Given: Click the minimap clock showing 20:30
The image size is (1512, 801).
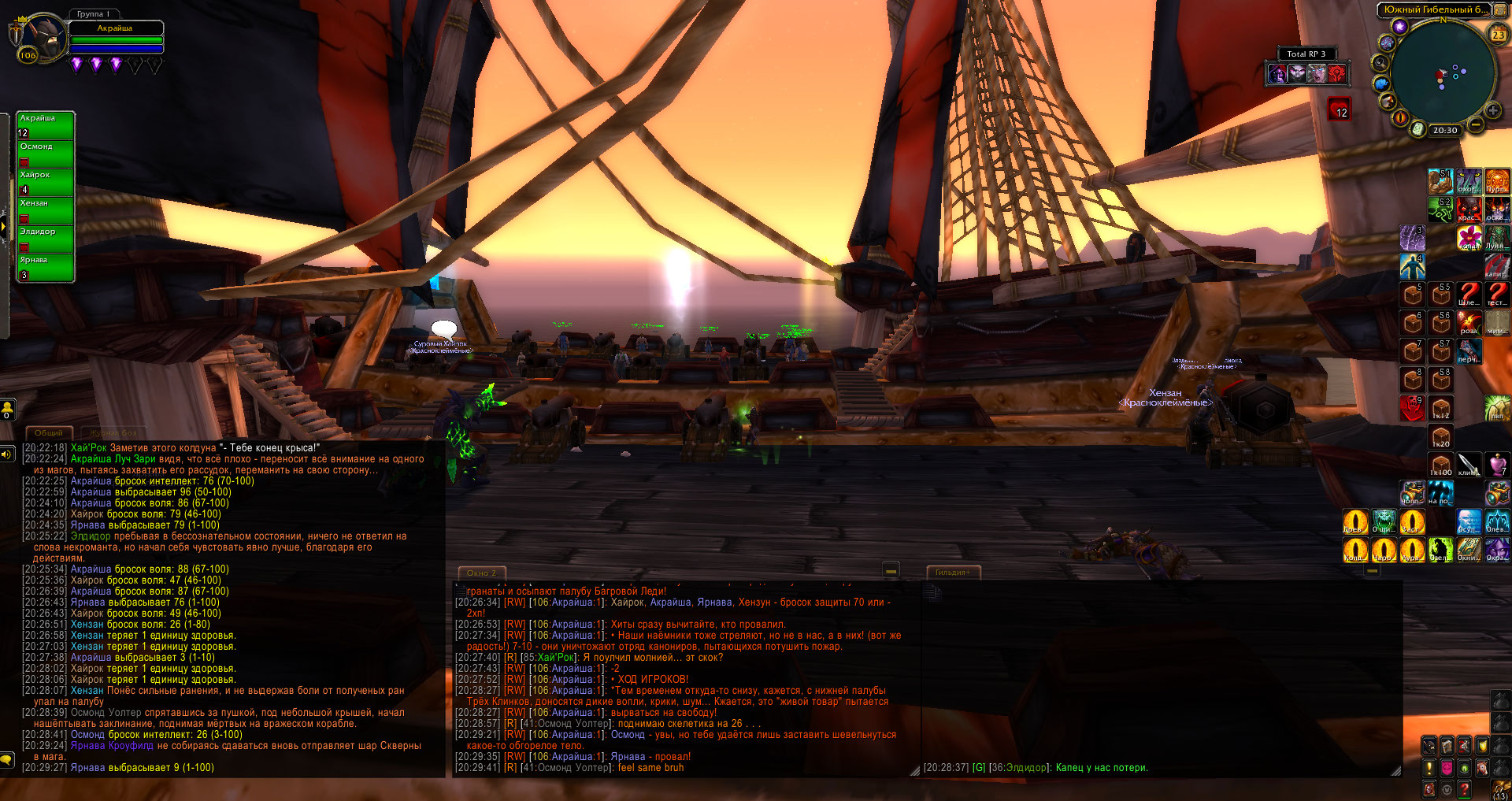Looking at the screenshot, I should pos(1444,131).
